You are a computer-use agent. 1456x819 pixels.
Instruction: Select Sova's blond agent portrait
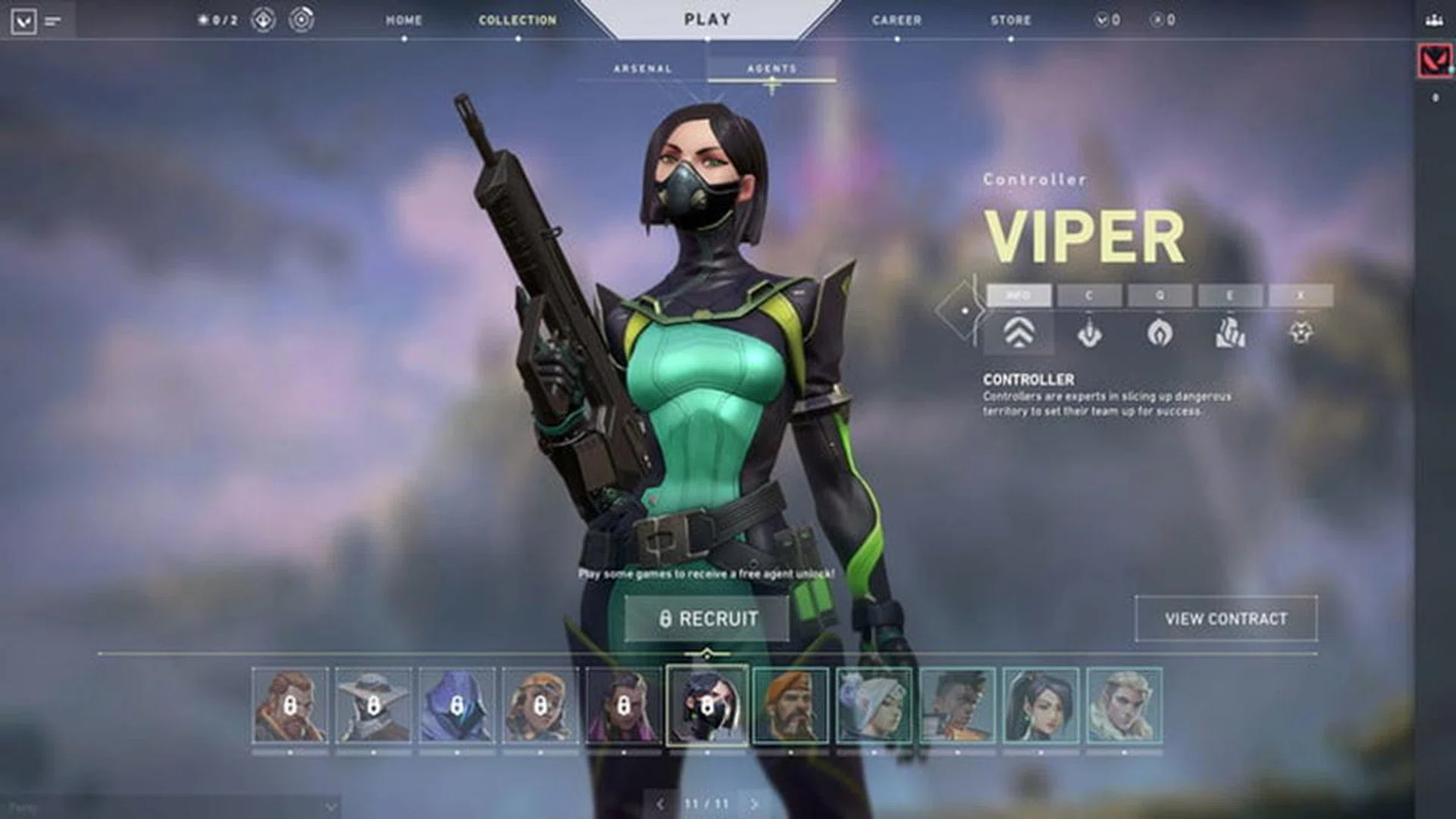point(1124,705)
